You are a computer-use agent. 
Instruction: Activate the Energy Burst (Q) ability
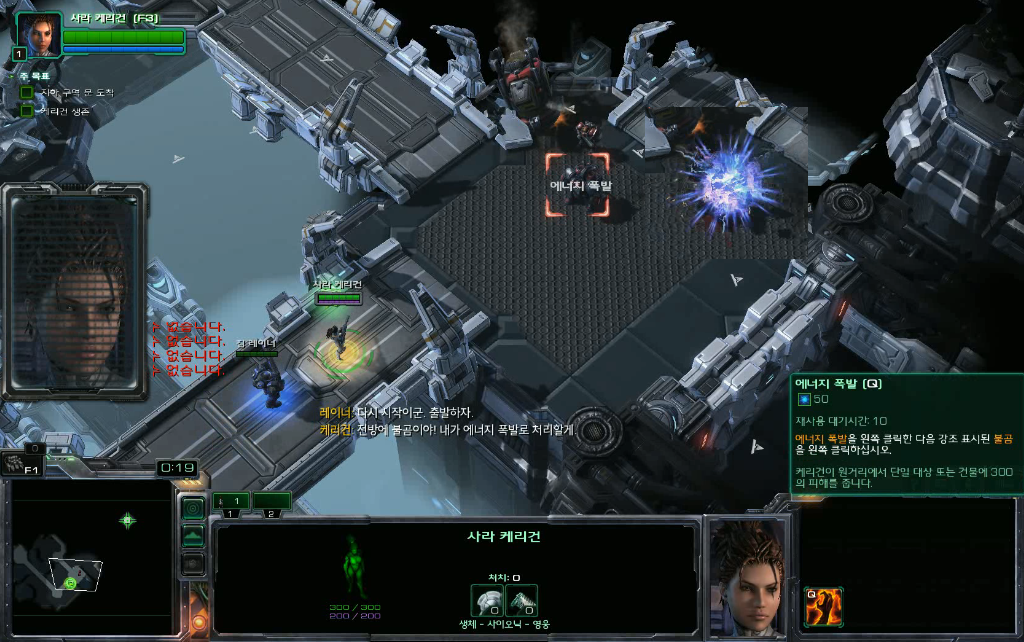tap(822, 606)
